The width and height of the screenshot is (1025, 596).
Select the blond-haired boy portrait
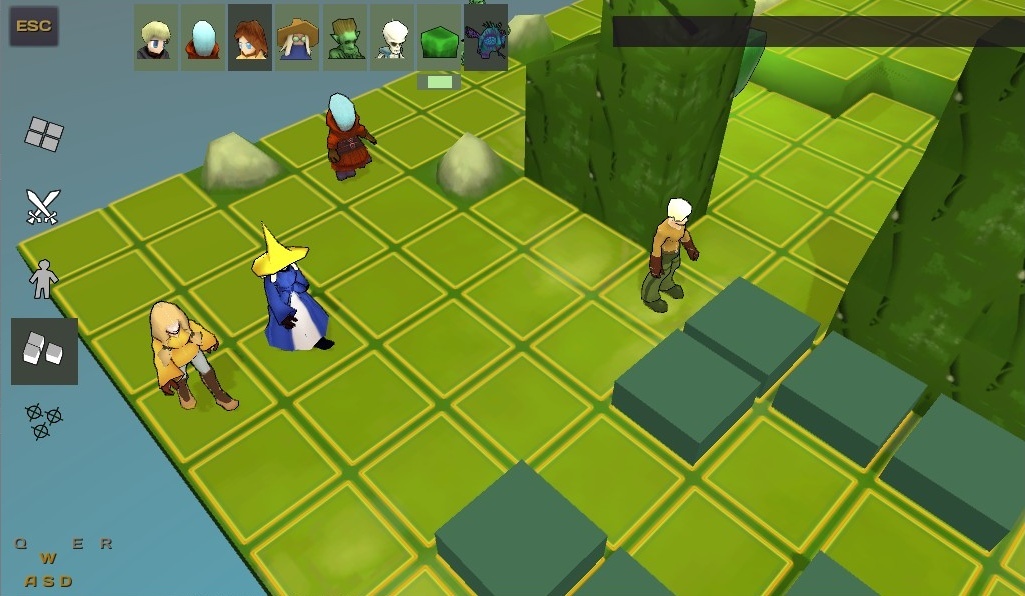tap(156, 38)
